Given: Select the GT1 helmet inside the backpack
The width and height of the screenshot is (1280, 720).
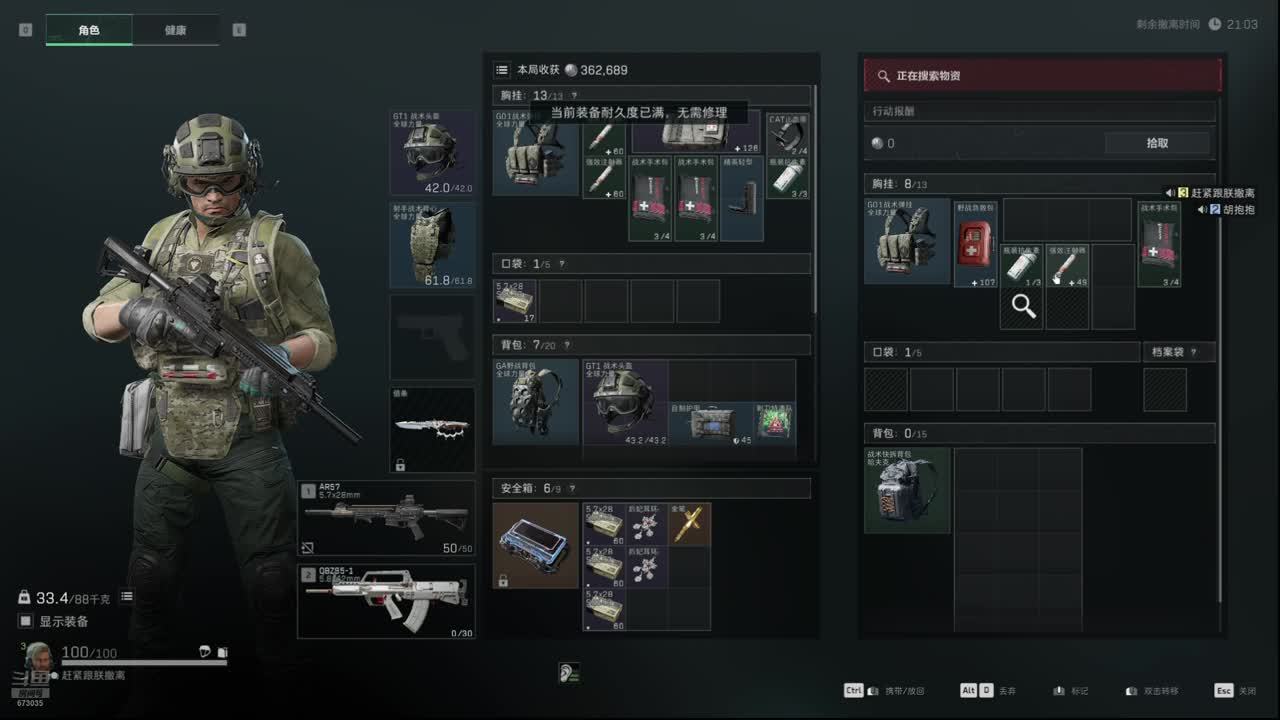Looking at the screenshot, I should point(625,402).
